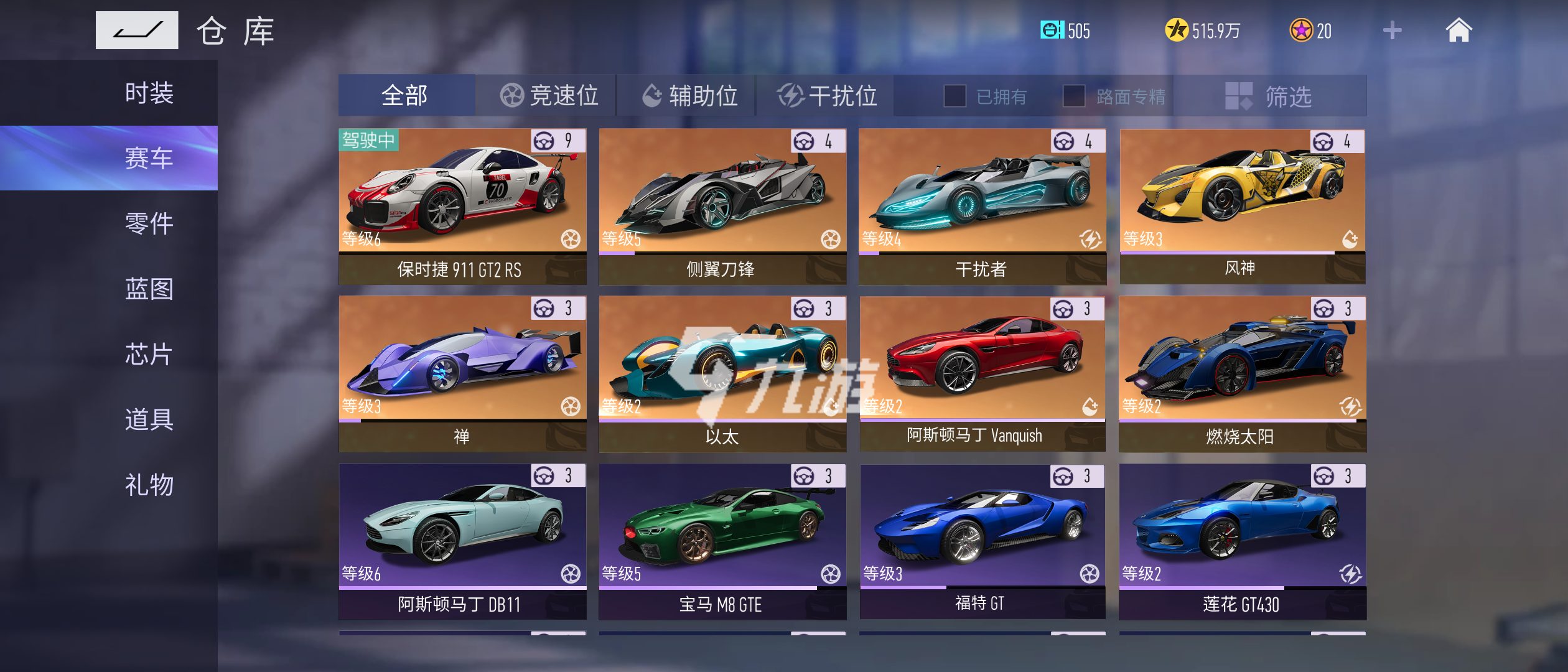Switch to the 竞速位 tab
Image resolution: width=1568 pixels, height=672 pixels.
coord(548,96)
